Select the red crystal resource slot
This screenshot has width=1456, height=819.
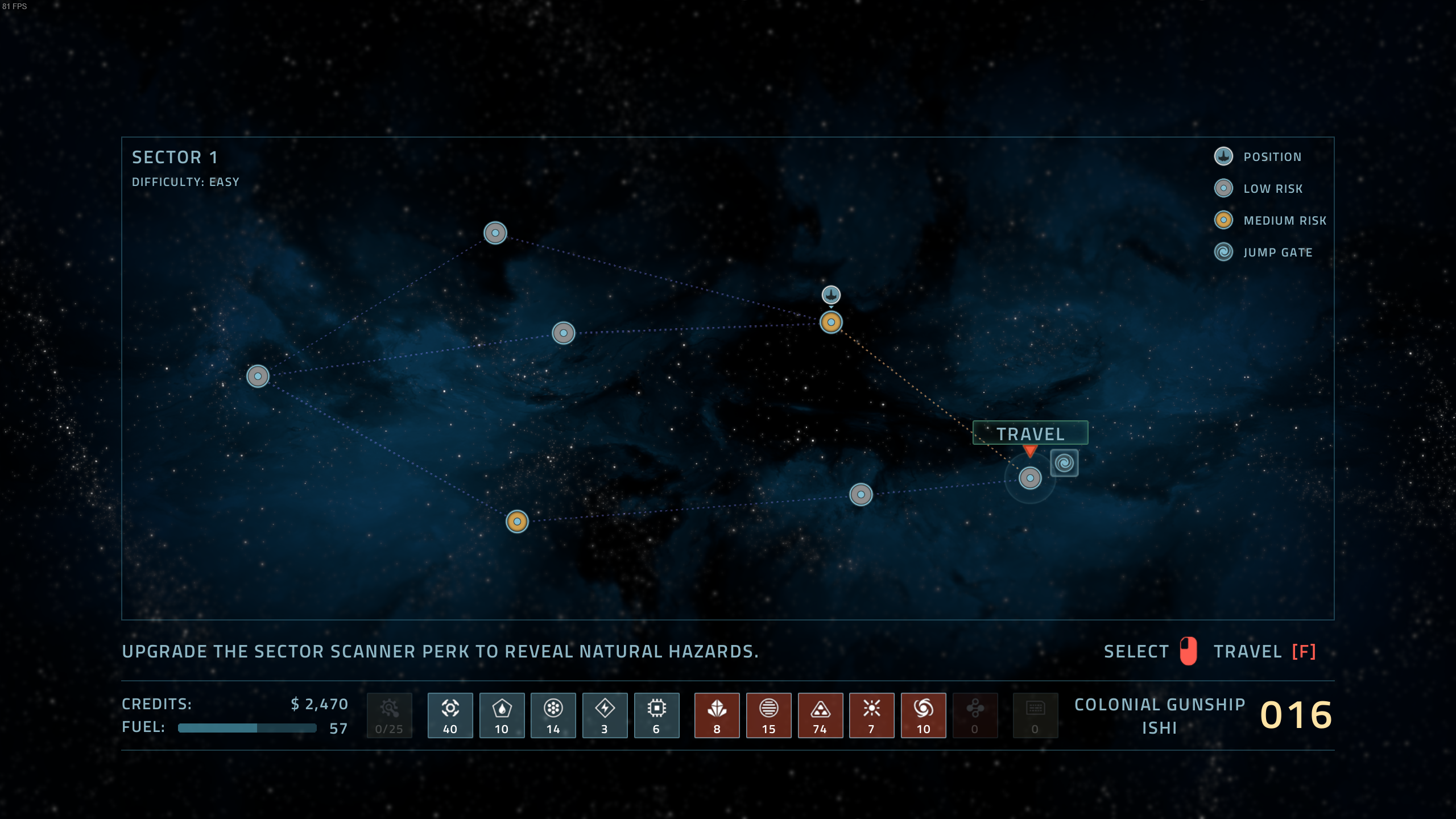coord(717,715)
